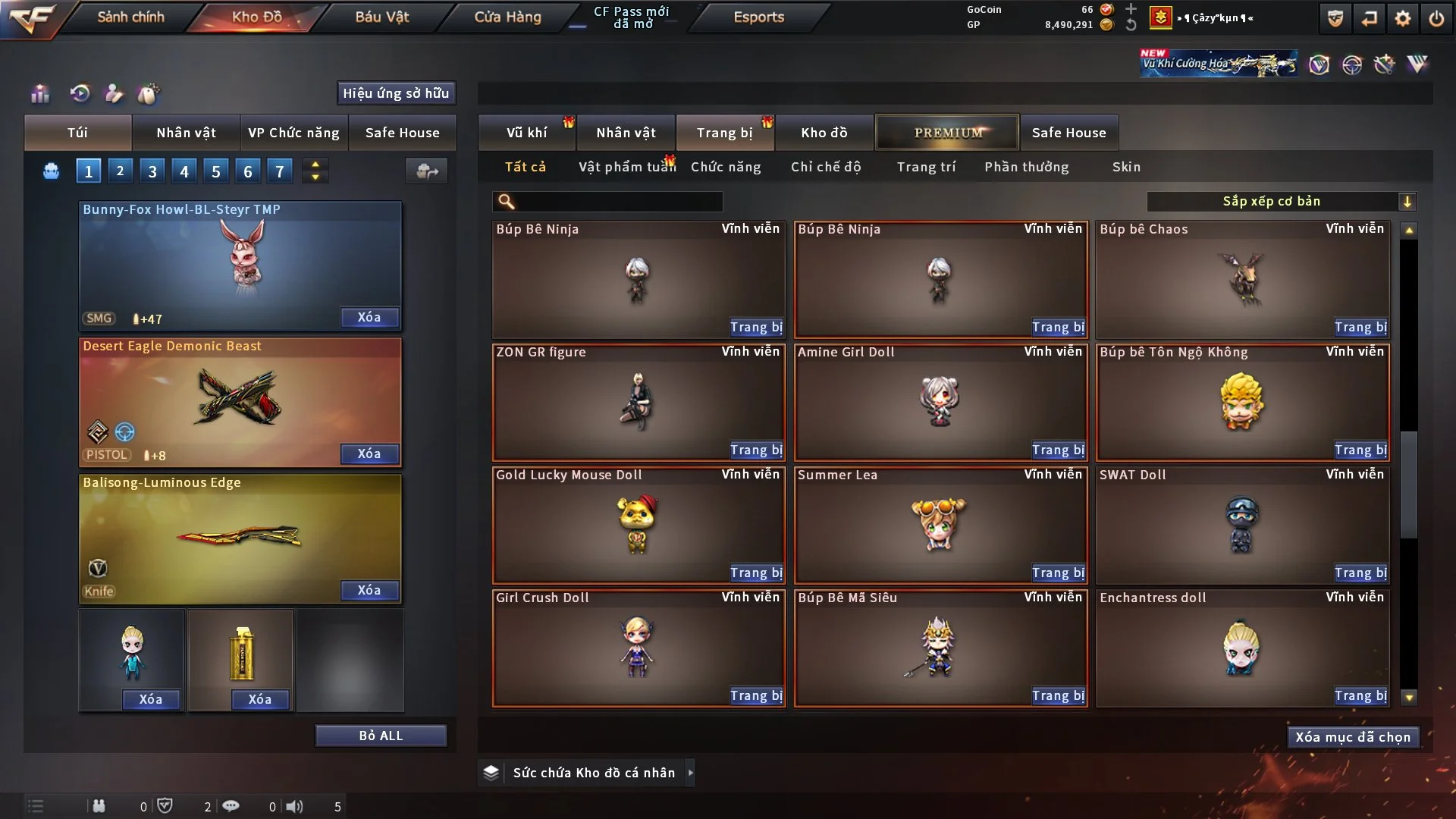Open the Sảnh chính main lobby

[130, 17]
